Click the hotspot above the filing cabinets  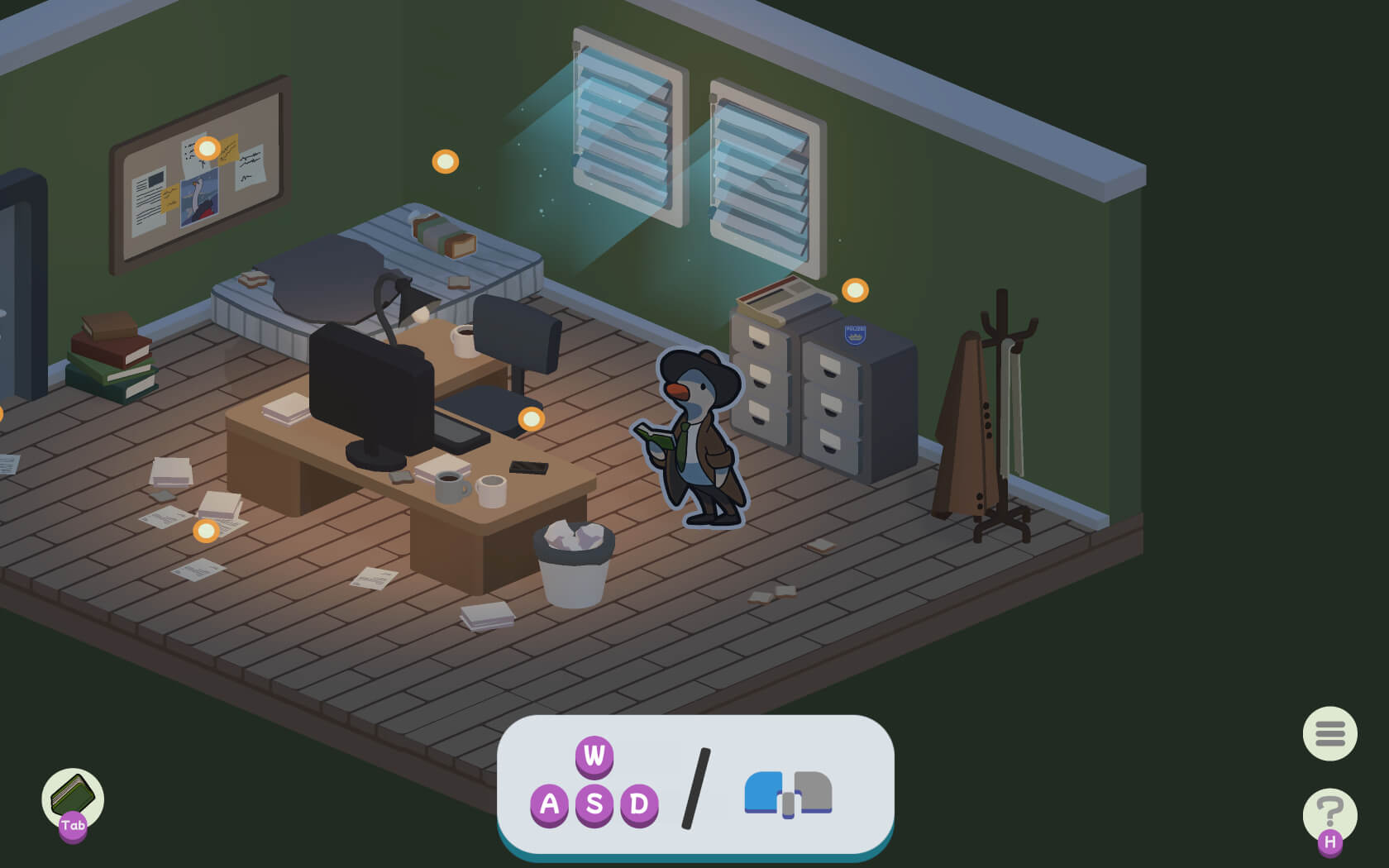[854, 290]
